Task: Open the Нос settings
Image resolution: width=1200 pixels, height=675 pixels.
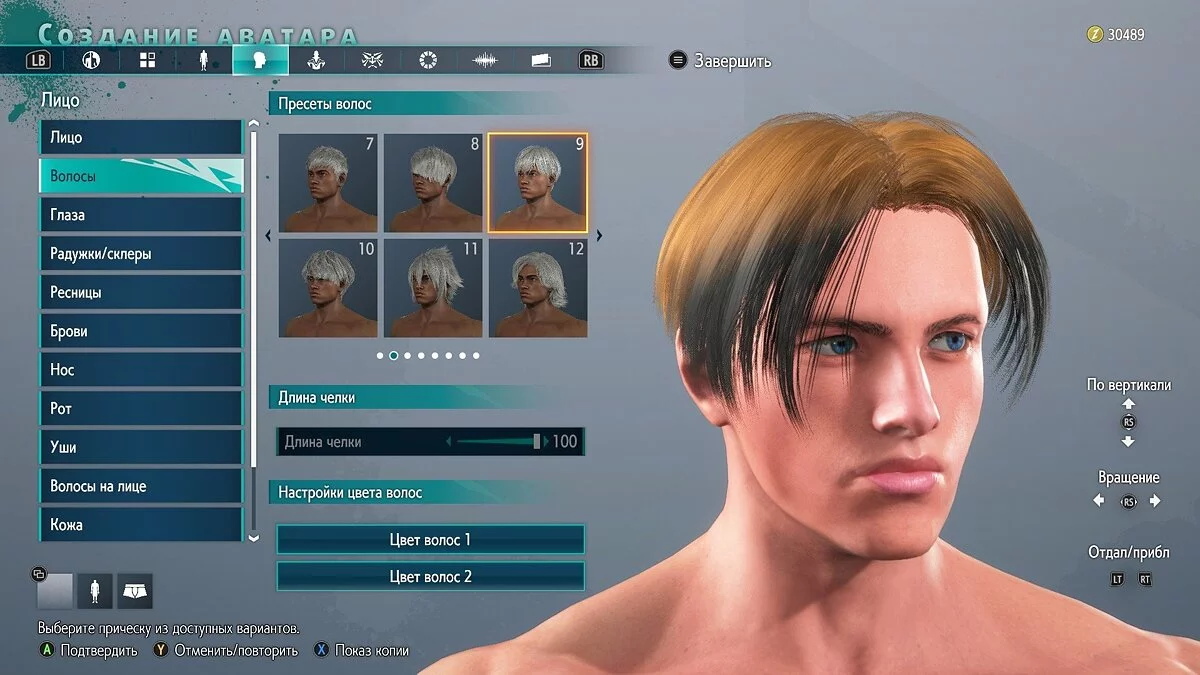Action: click(140, 370)
